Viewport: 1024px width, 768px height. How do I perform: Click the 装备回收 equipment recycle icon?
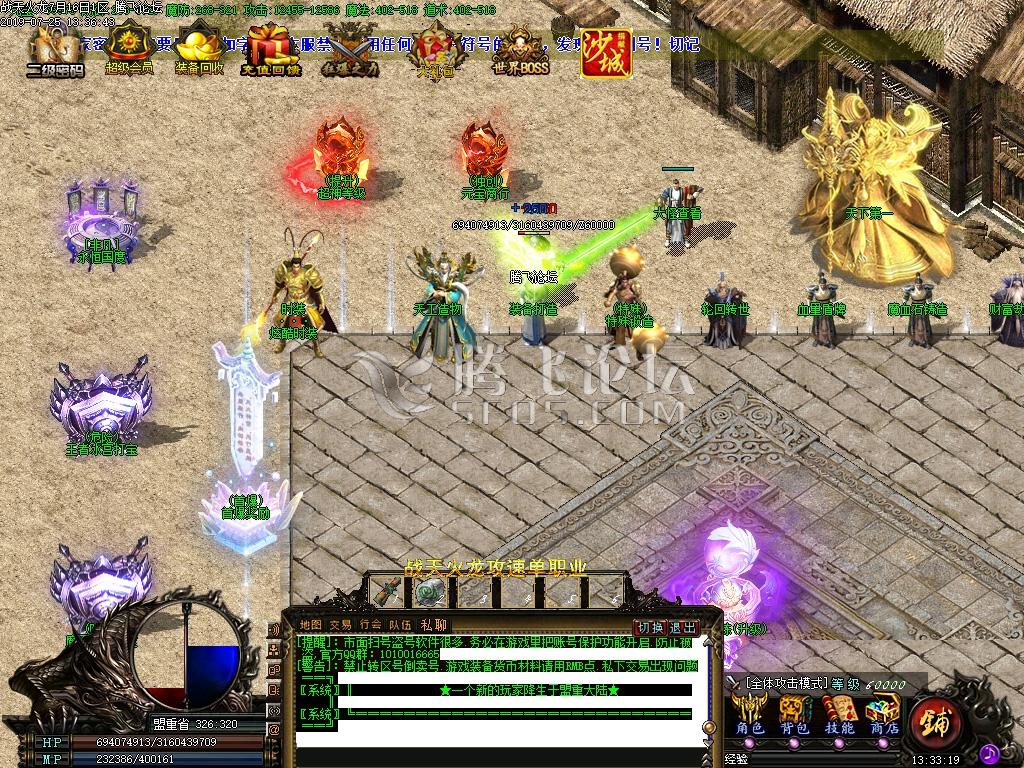click(199, 50)
